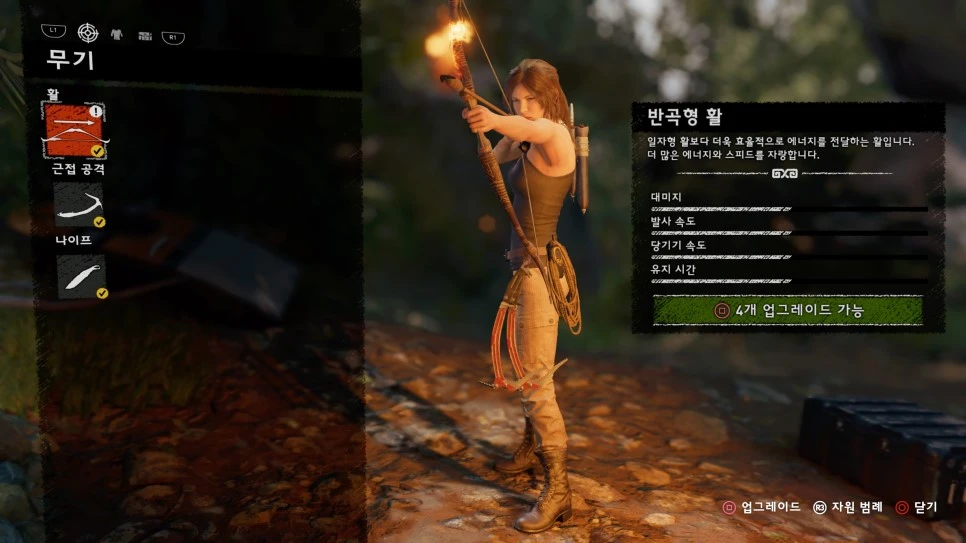Image resolution: width=966 pixels, height=543 pixels.
Task: Switch to the inventory grid tab
Action: 144,35
